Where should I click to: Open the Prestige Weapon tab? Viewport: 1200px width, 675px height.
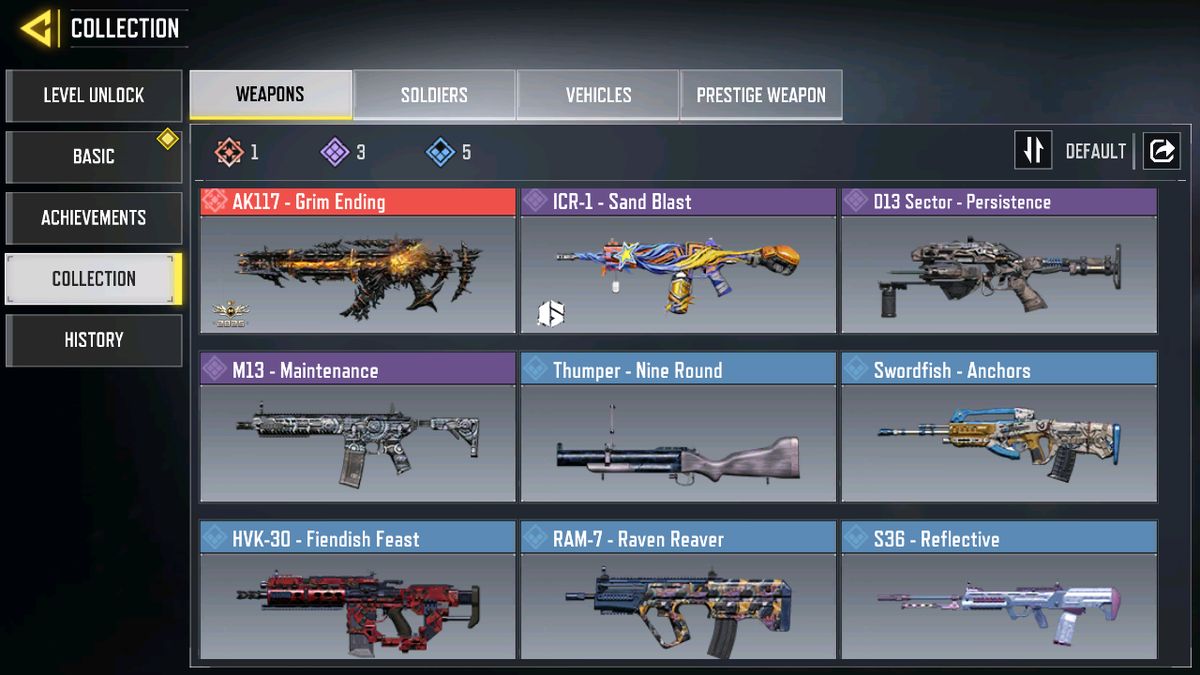[x=761, y=95]
